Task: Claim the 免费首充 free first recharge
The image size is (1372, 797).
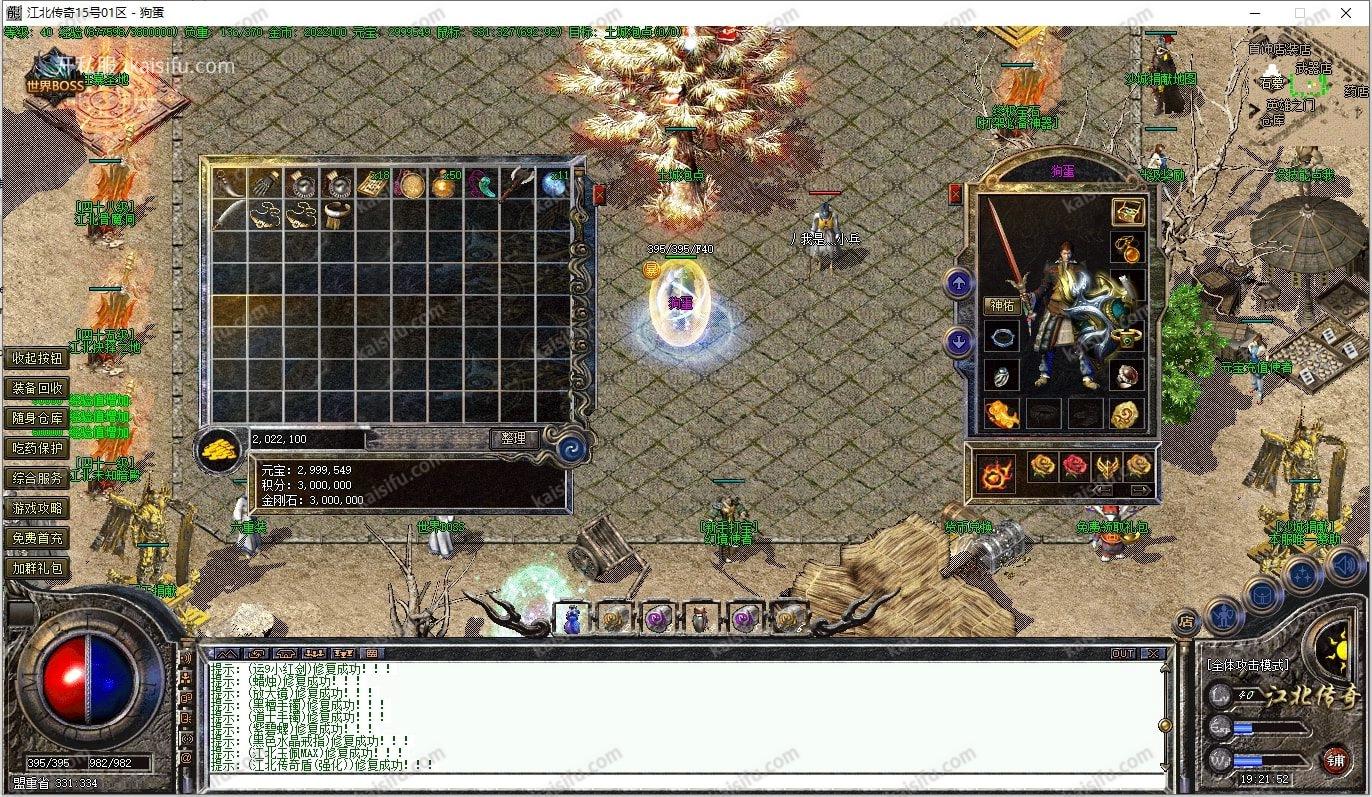Action: point(38,538)
